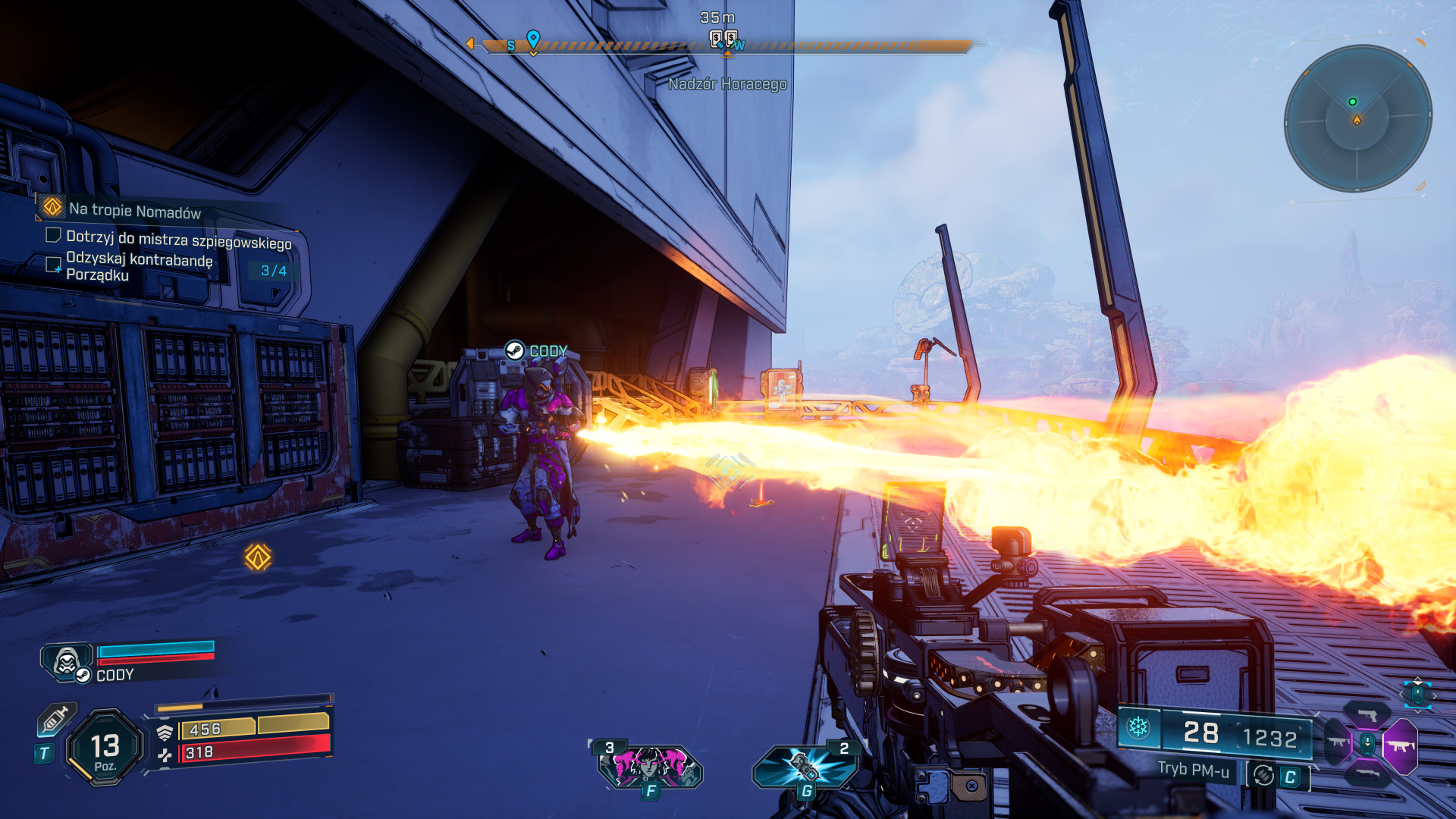Viewport: 1456px width, 819px height.
Task: Choose the left SMG weapon slot
Action: coord(1336,743)
